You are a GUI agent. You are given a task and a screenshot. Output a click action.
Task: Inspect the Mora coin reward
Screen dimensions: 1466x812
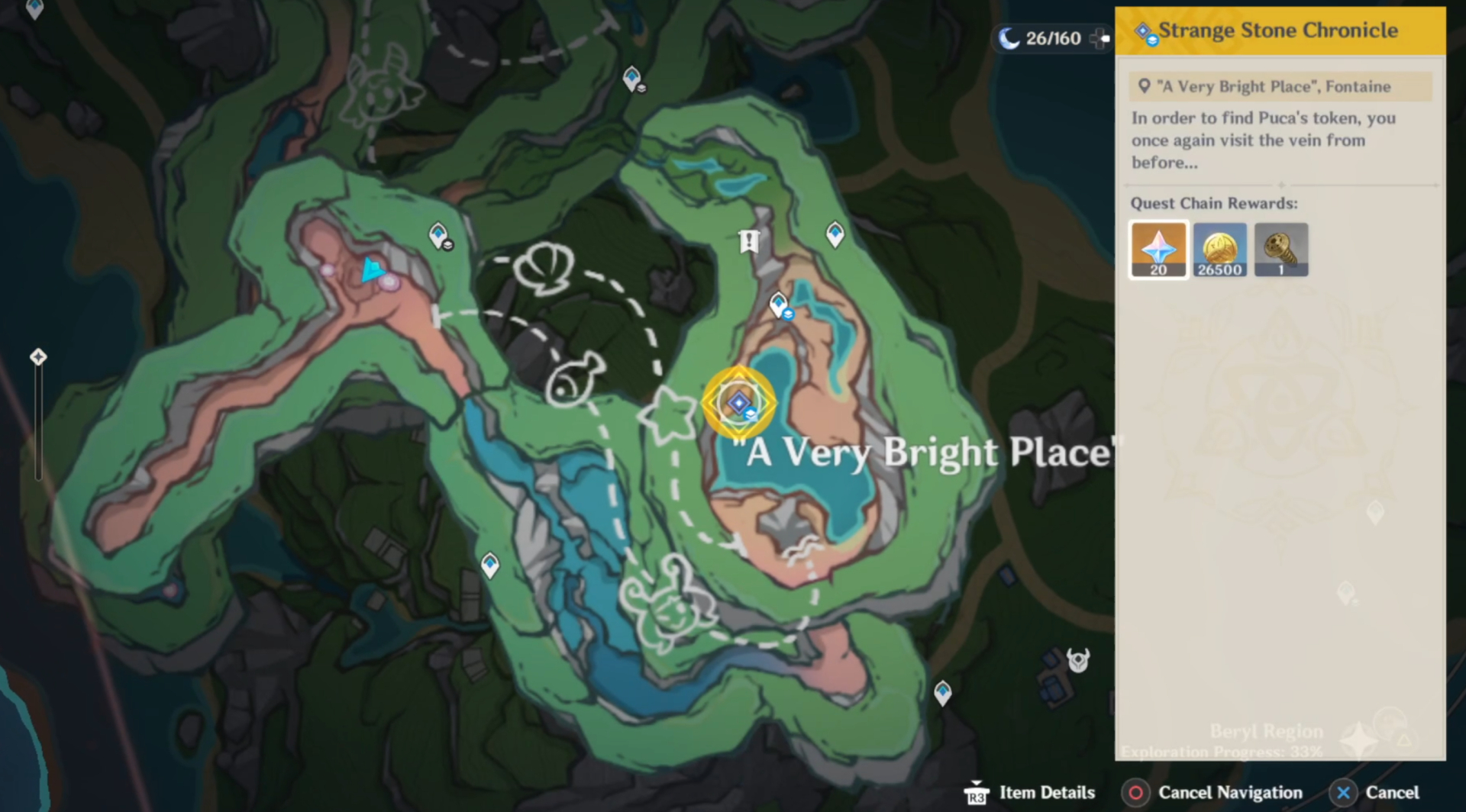[1219, 250]
